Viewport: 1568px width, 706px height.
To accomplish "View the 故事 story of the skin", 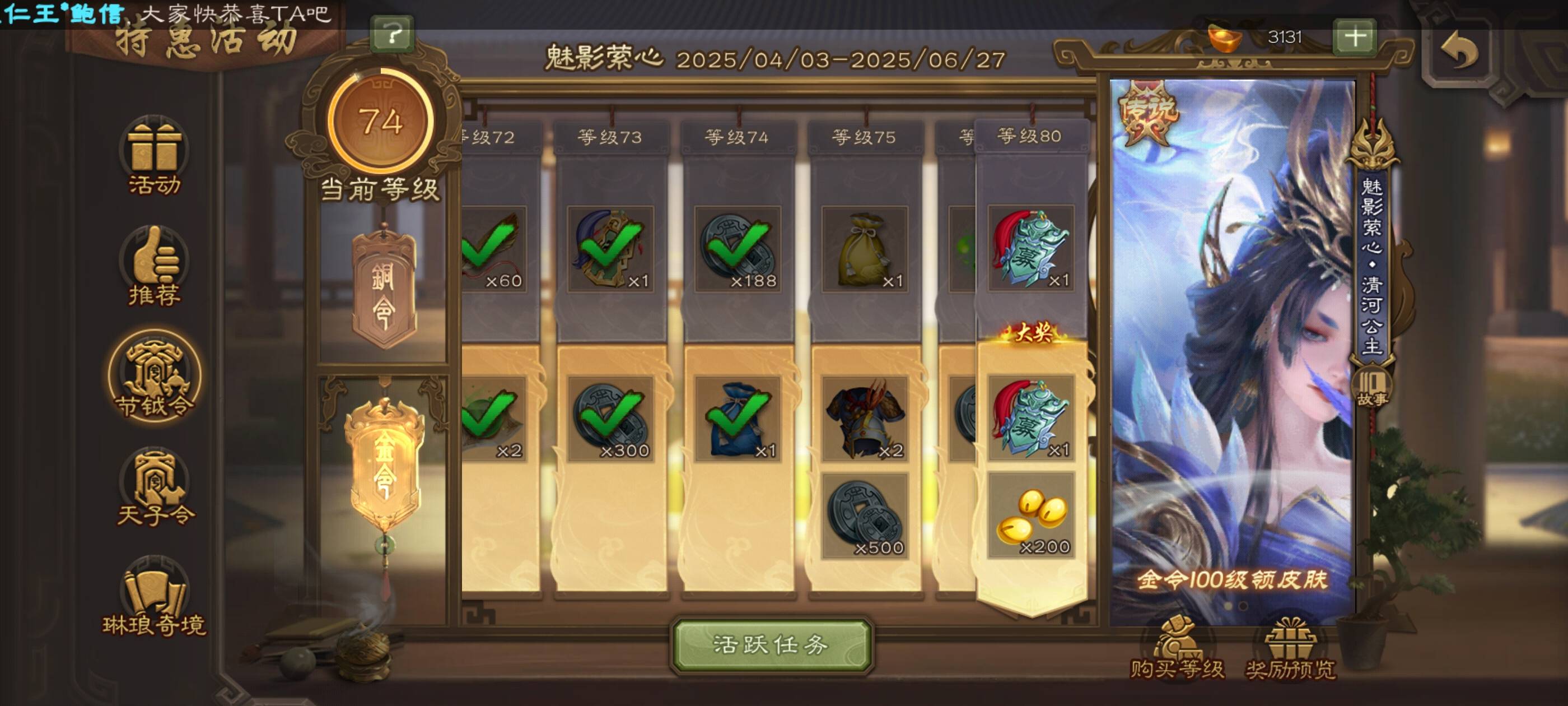I will (x=1372, y=389).
